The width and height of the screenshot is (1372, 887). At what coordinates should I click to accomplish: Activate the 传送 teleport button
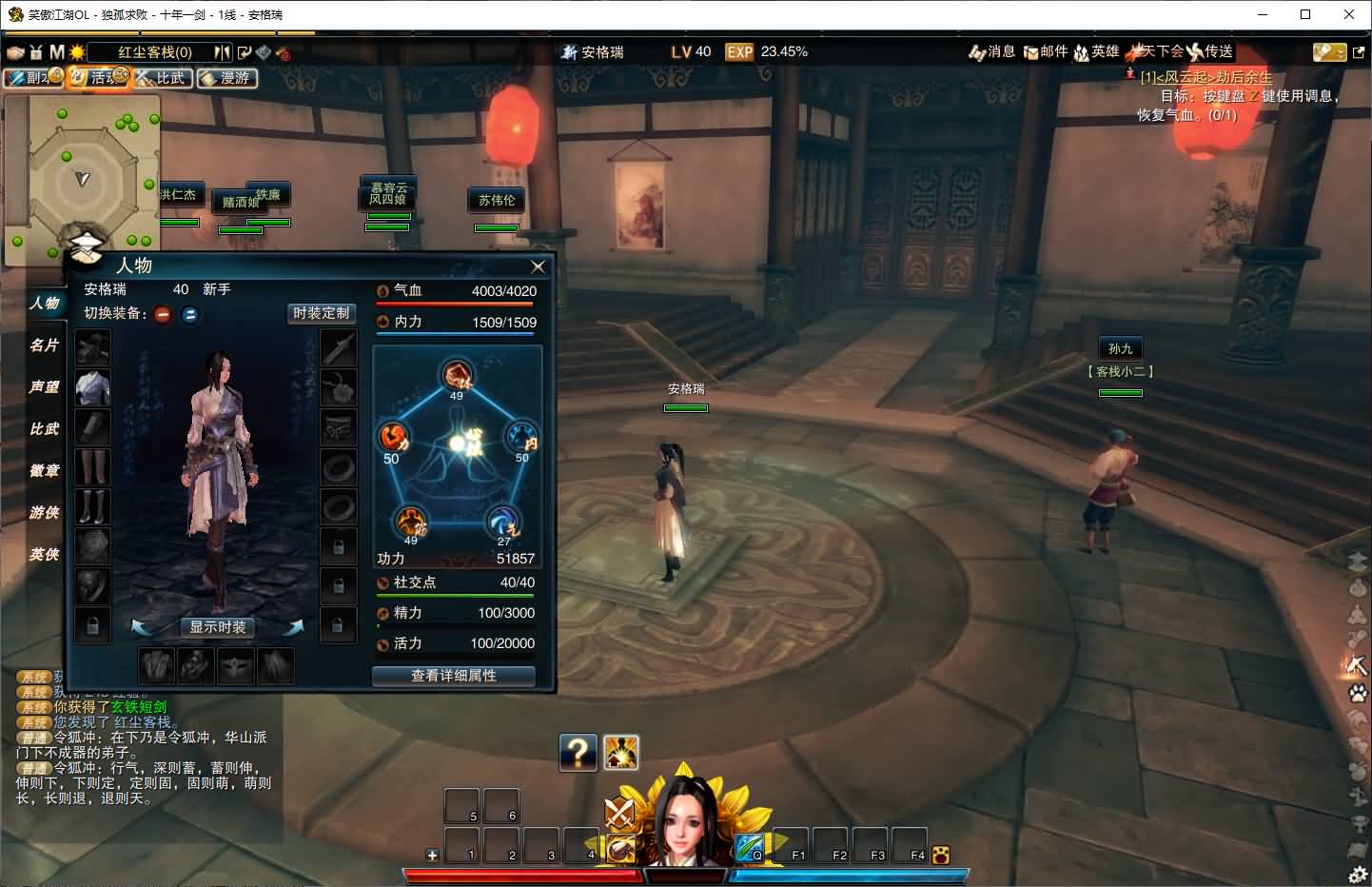coord(1210,51)
